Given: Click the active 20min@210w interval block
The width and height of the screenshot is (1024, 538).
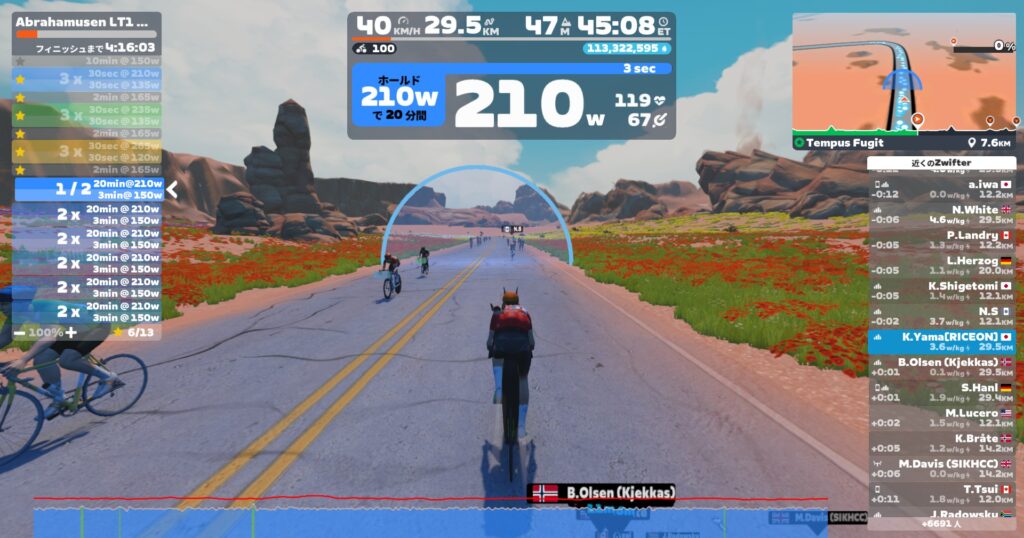Looking at the screenshot, I should coord(88,189).
